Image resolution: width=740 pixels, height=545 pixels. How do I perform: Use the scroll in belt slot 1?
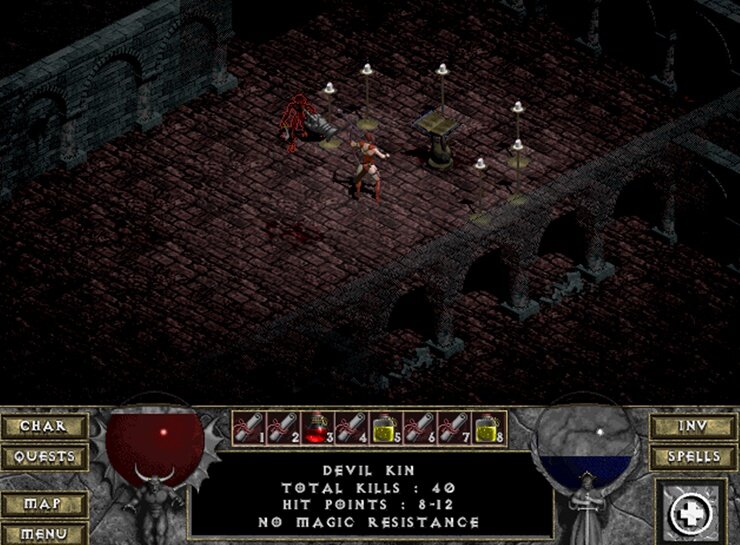tap(248, 426)
